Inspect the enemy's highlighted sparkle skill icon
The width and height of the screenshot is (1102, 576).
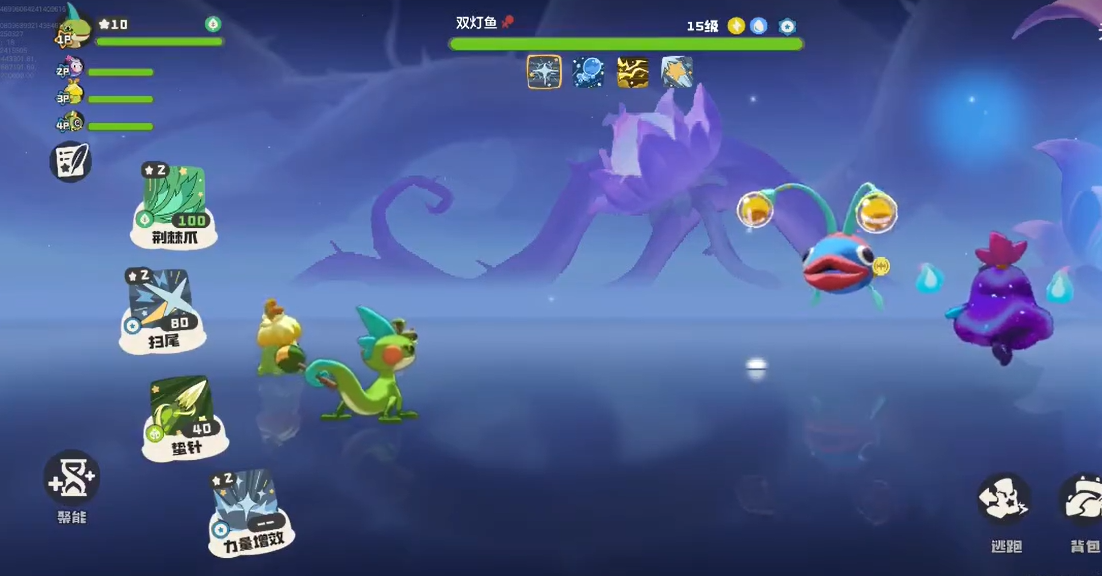[544, 72]
